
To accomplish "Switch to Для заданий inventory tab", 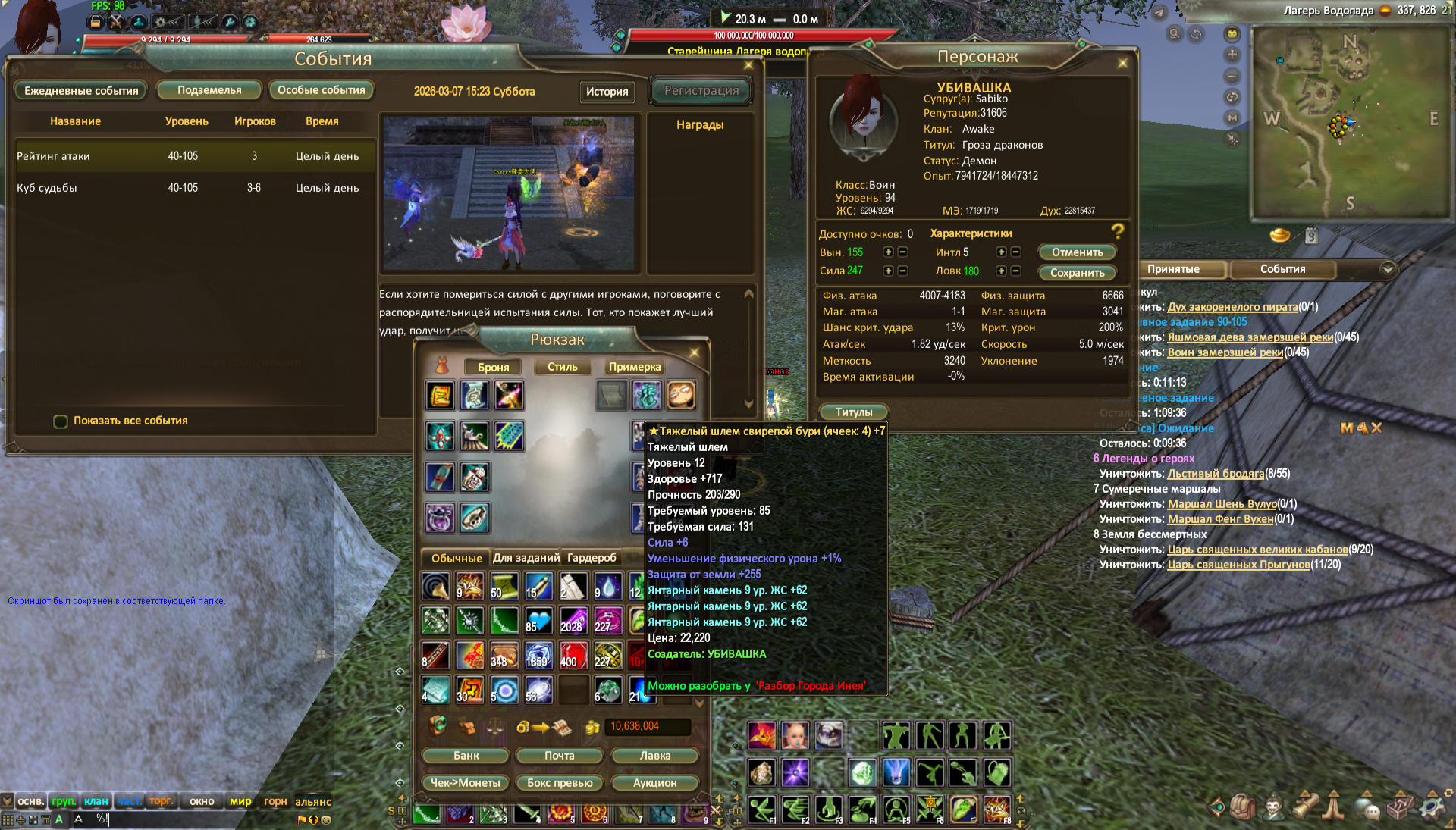I will (x=526, y=558).
